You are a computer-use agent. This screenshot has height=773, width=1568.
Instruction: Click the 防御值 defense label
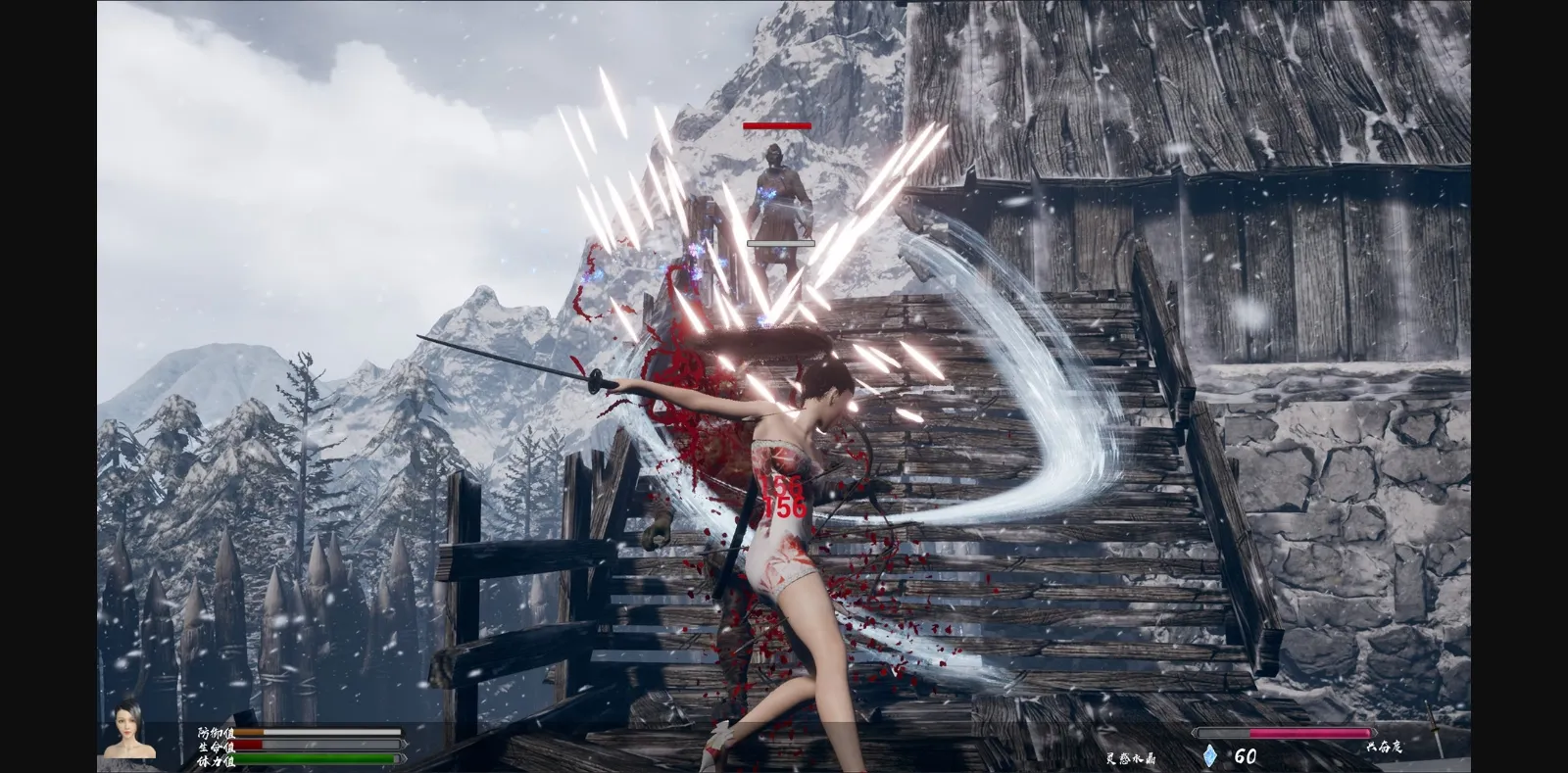tap(216, 732)
